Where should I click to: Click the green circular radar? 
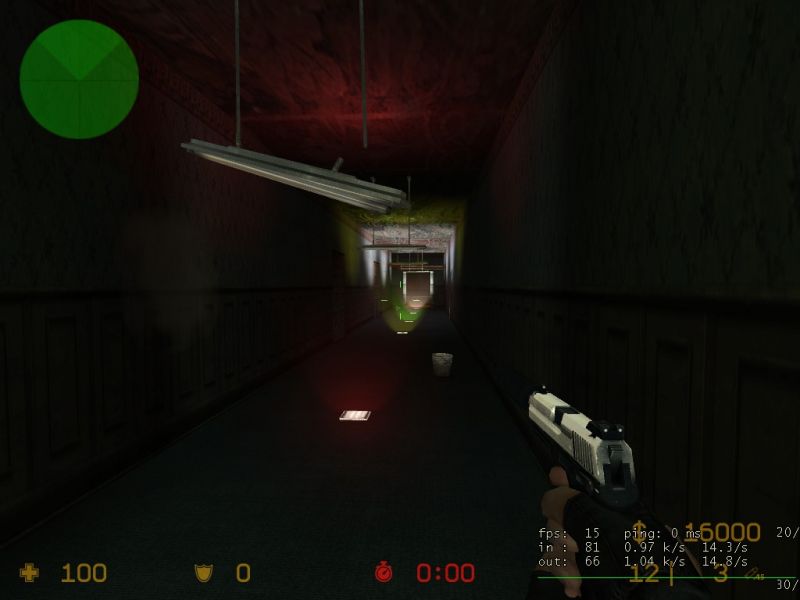[79, 79]
